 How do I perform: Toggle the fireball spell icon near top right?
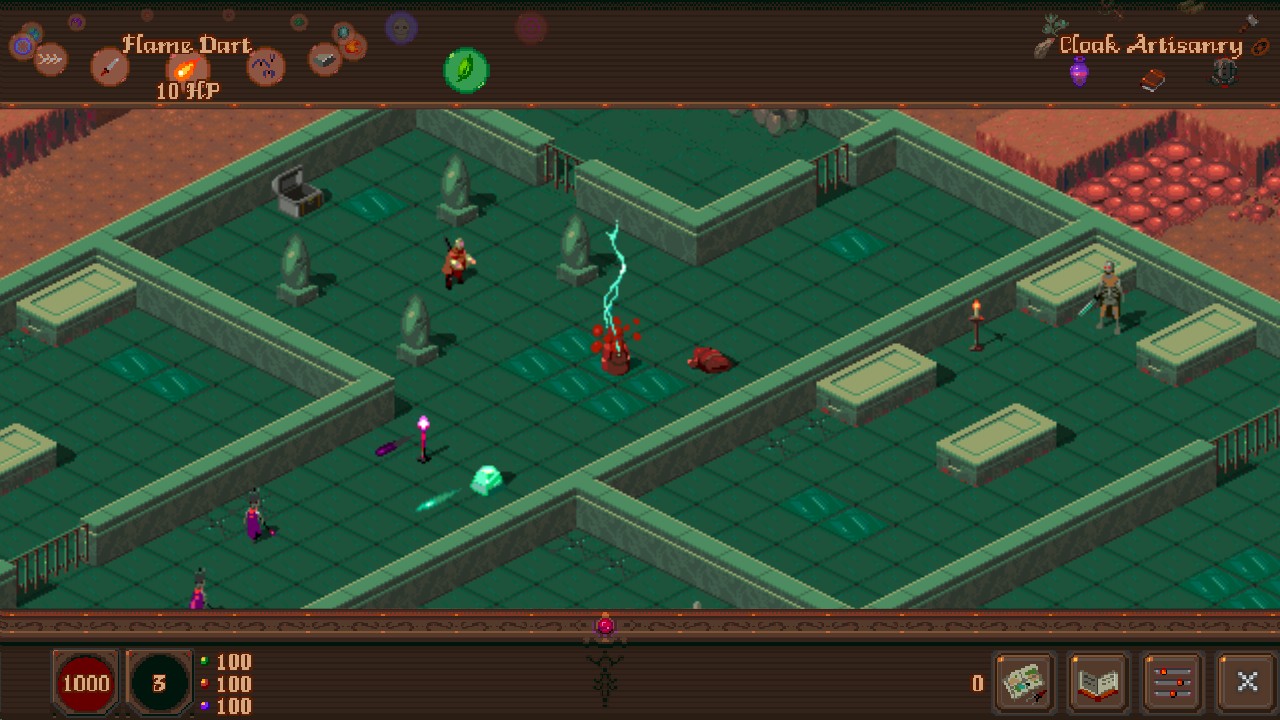click(351, 48)
